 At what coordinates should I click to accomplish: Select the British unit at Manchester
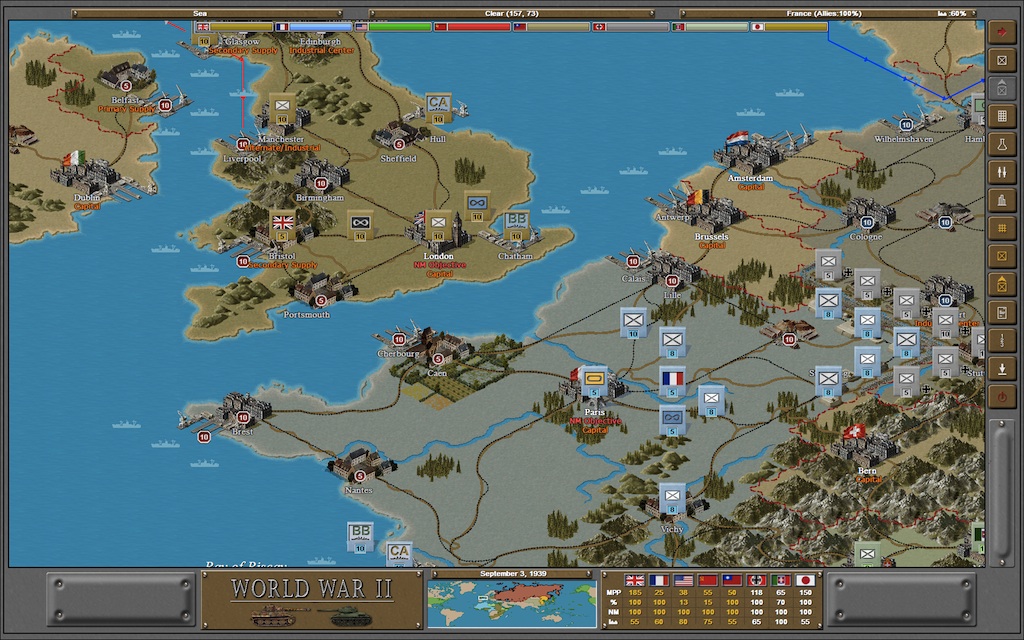coord(281,107)
